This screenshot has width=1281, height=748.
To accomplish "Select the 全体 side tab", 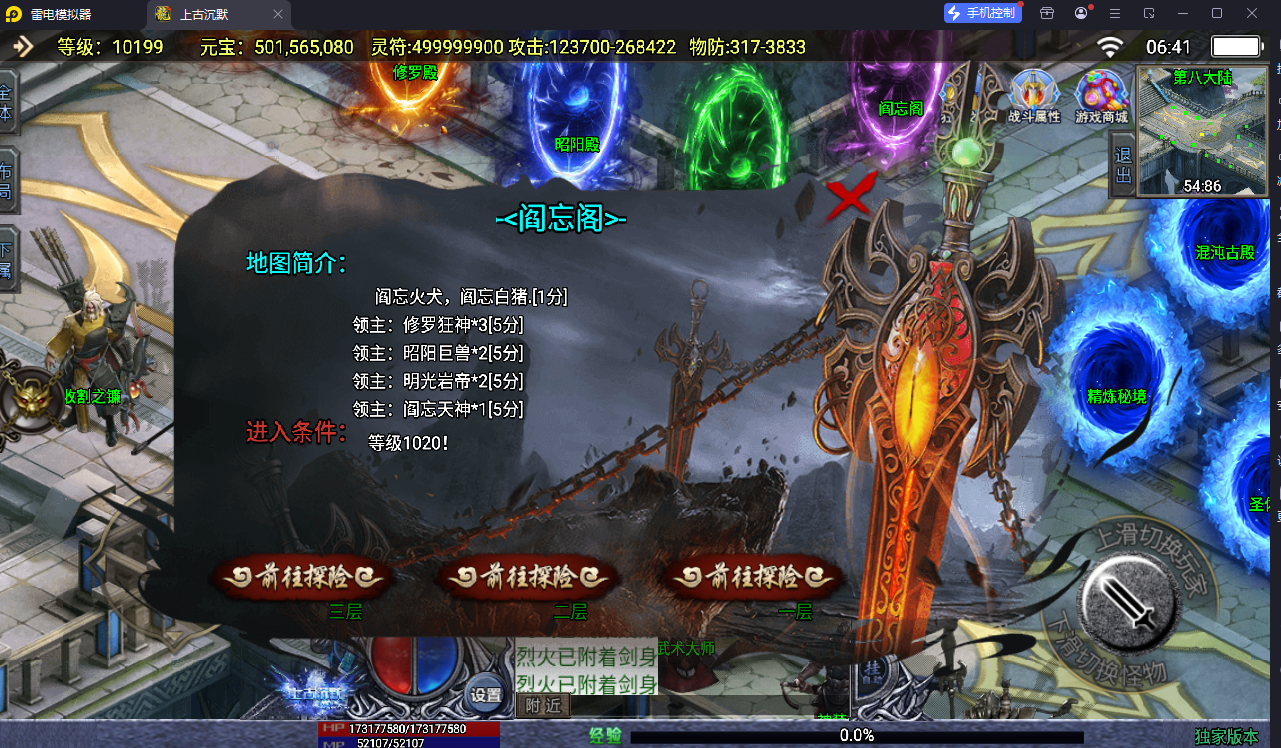I will pos(7,102).
